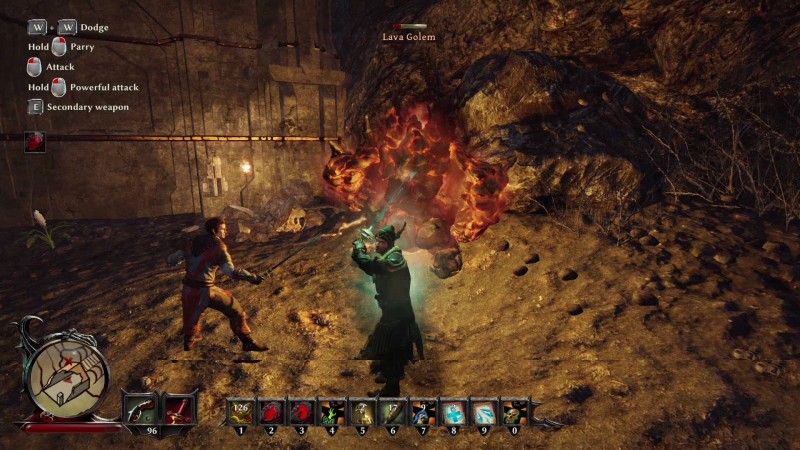Use the item in hotbar slot 6
The height and width of the screenshot is (450, 800).
coord(392,412)
